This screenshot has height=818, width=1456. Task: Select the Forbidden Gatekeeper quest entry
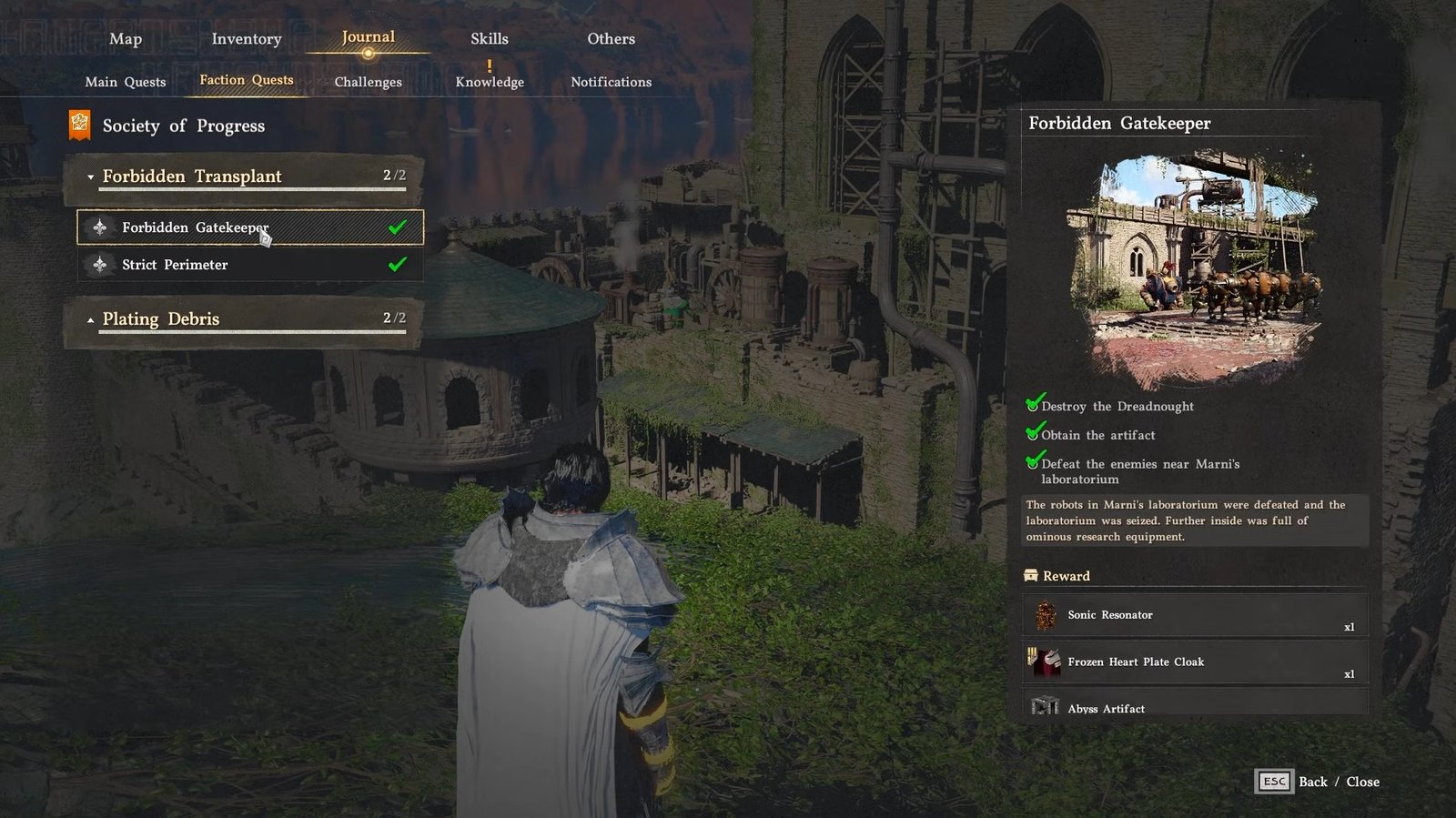coord(249,227)
